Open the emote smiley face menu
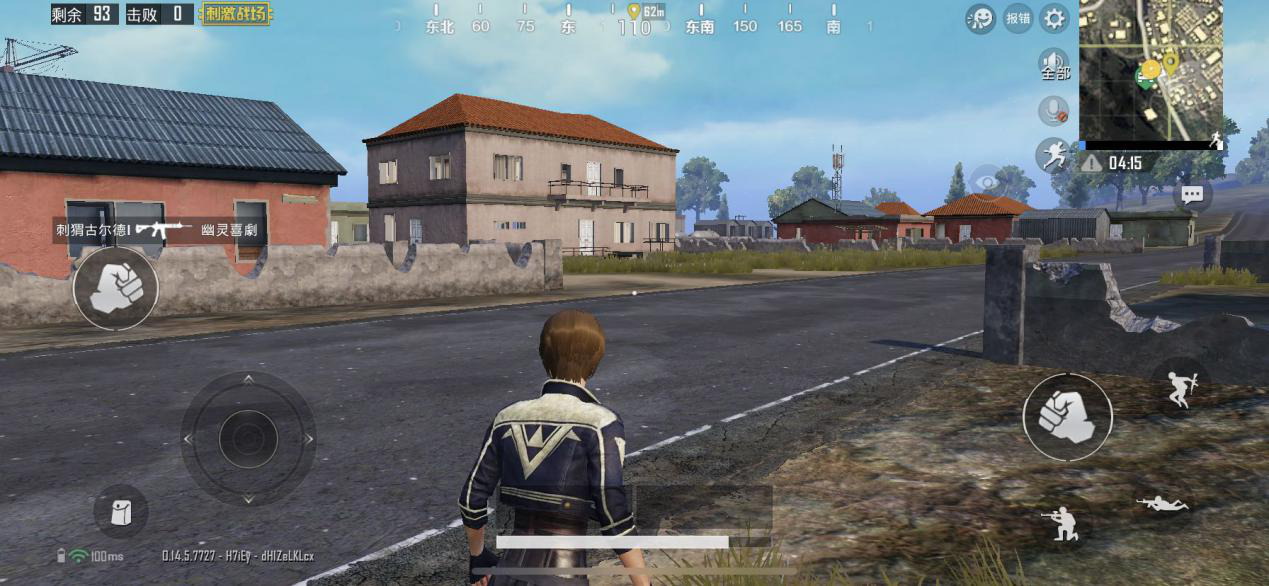This screenshot has height=586, width=1269. click(x=980, y=18)
